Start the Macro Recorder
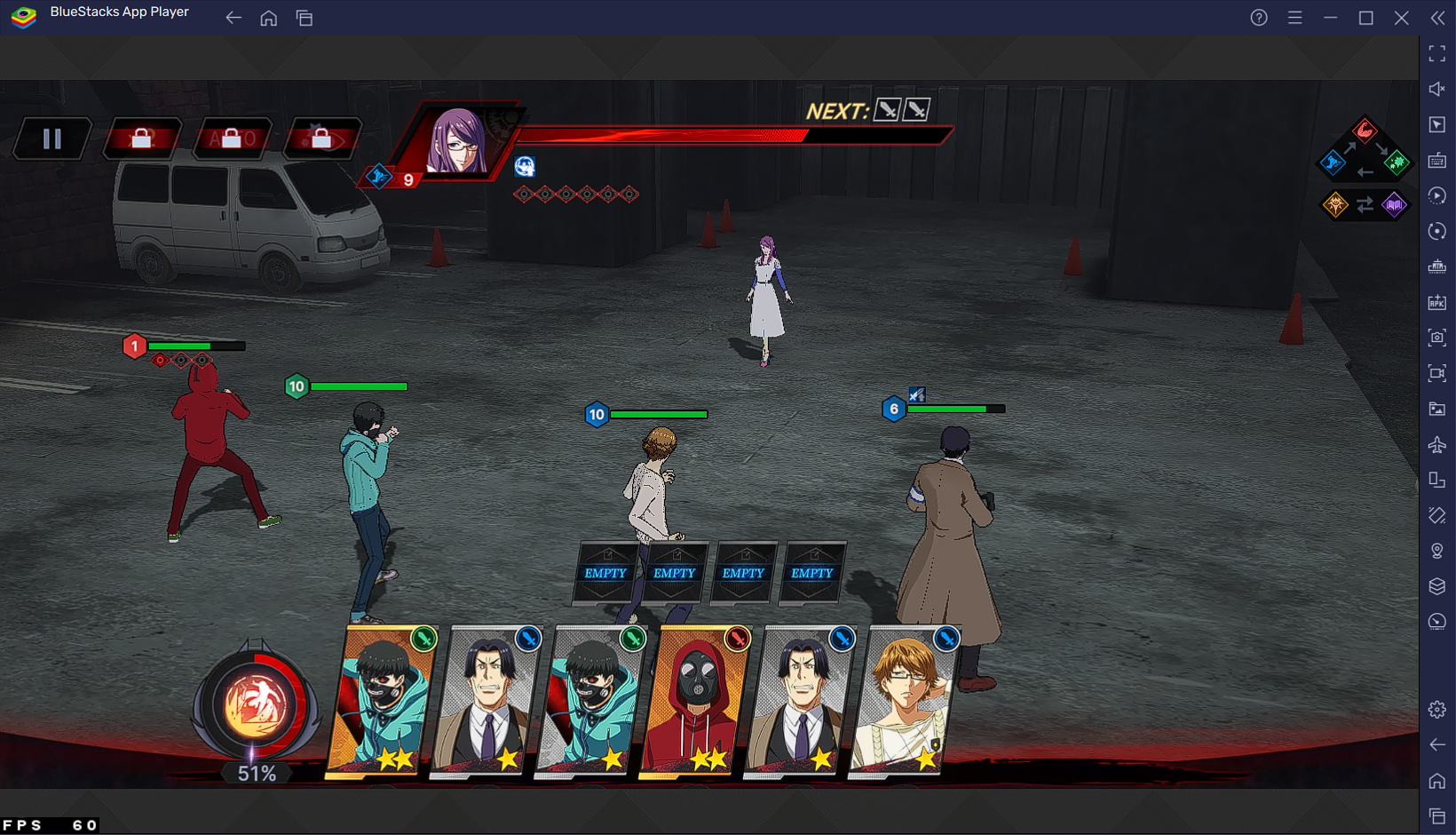 [1436, 195]
